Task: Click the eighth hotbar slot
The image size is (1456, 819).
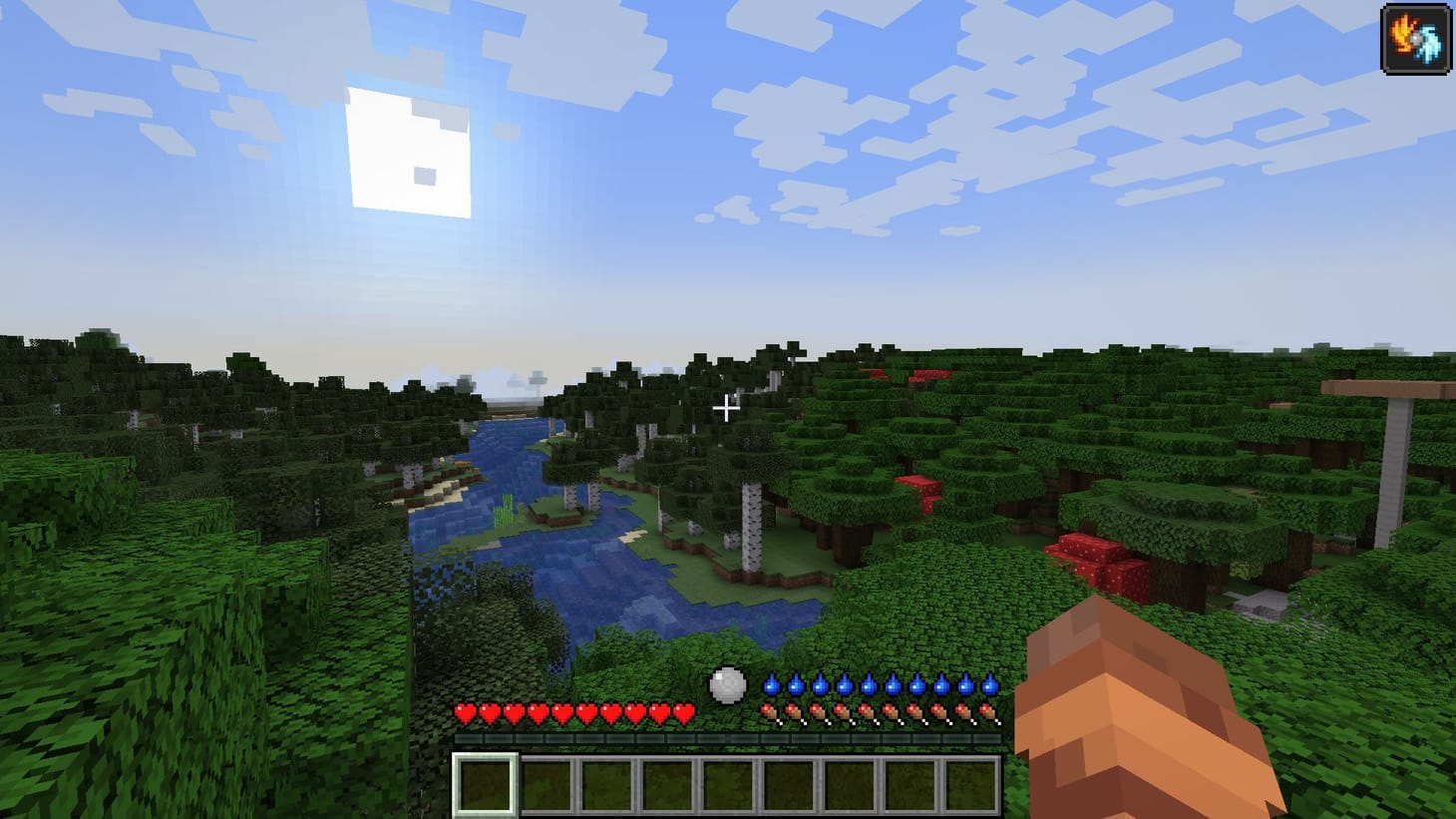Action: tap(911, 784)
